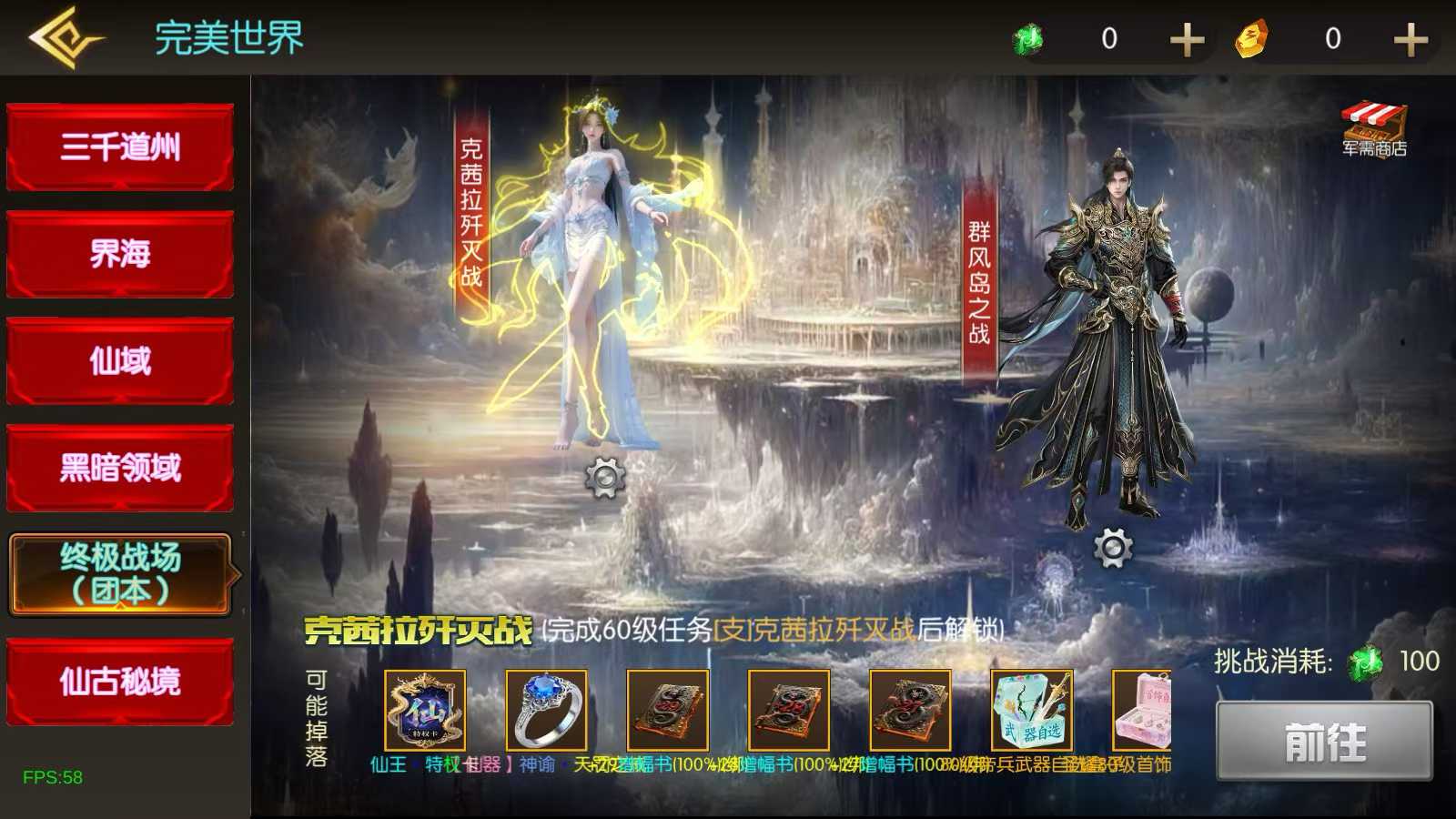Select 终极战场（团本）in the sidebar
Viewport: 1456px width, 819px height.
[122, 575]
